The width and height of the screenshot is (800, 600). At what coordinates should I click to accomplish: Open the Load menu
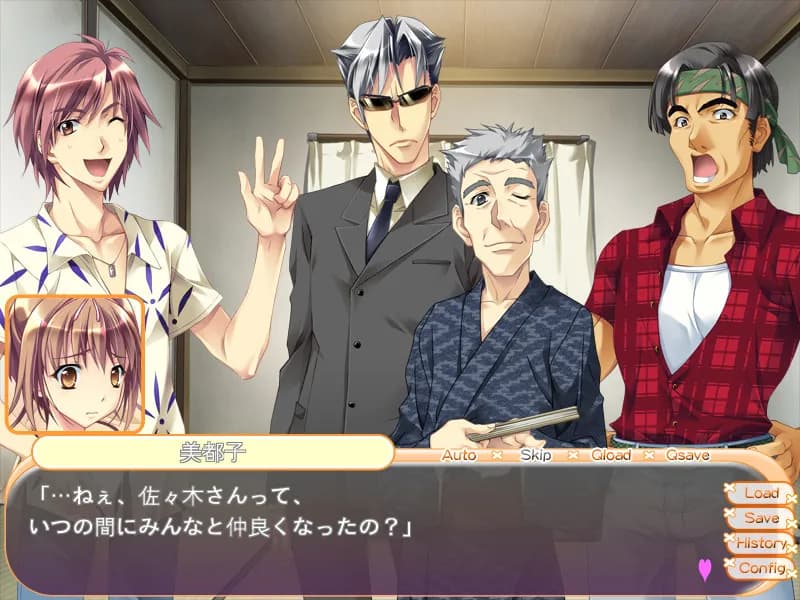click(x=760, y=493)
